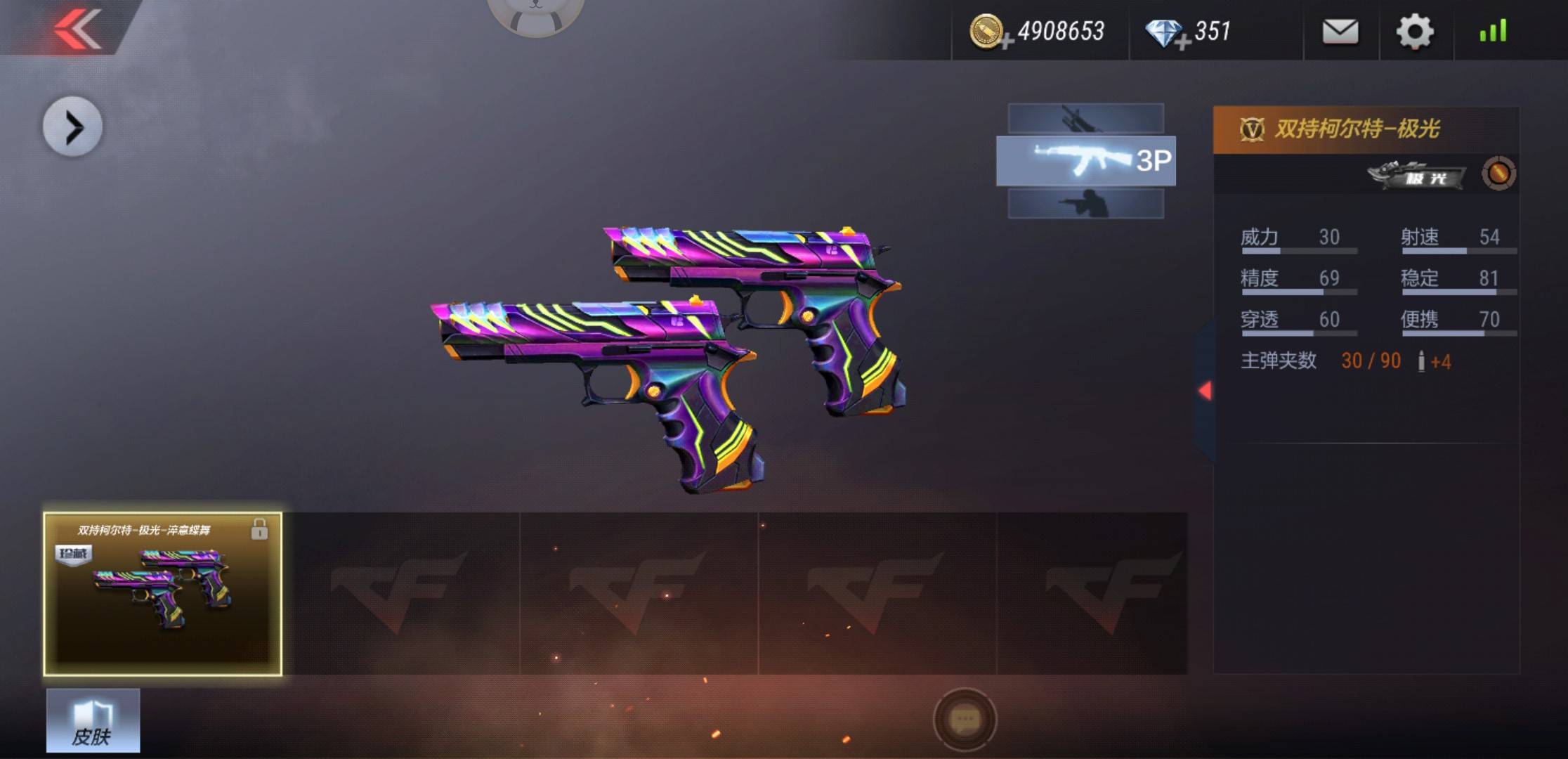The height and width of the screenshot is (759, 1568).
Task: Add diamonds using the diamond icon
Action: coord(1165,33)
